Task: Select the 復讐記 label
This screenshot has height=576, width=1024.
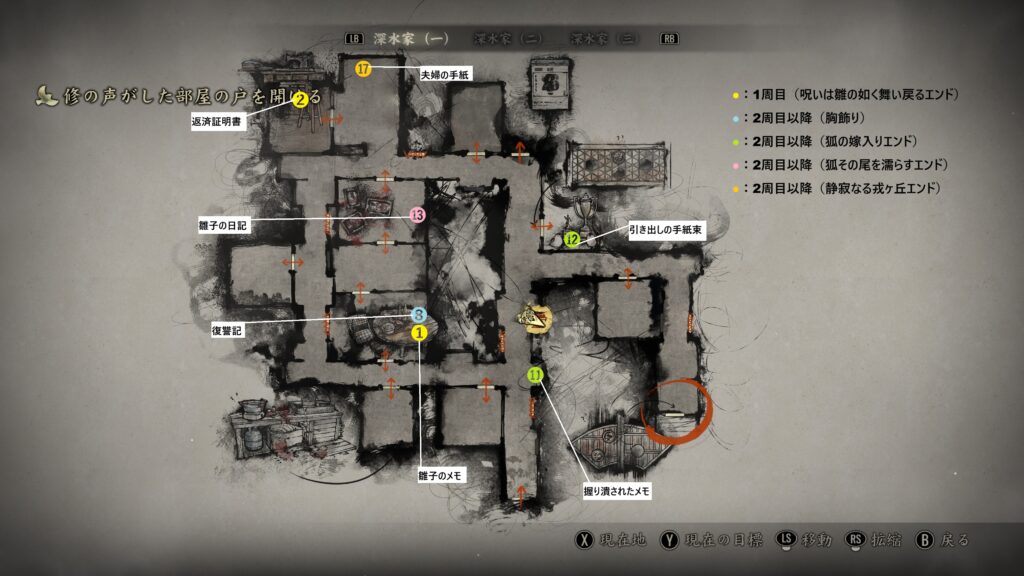Action: coord(226,328)
